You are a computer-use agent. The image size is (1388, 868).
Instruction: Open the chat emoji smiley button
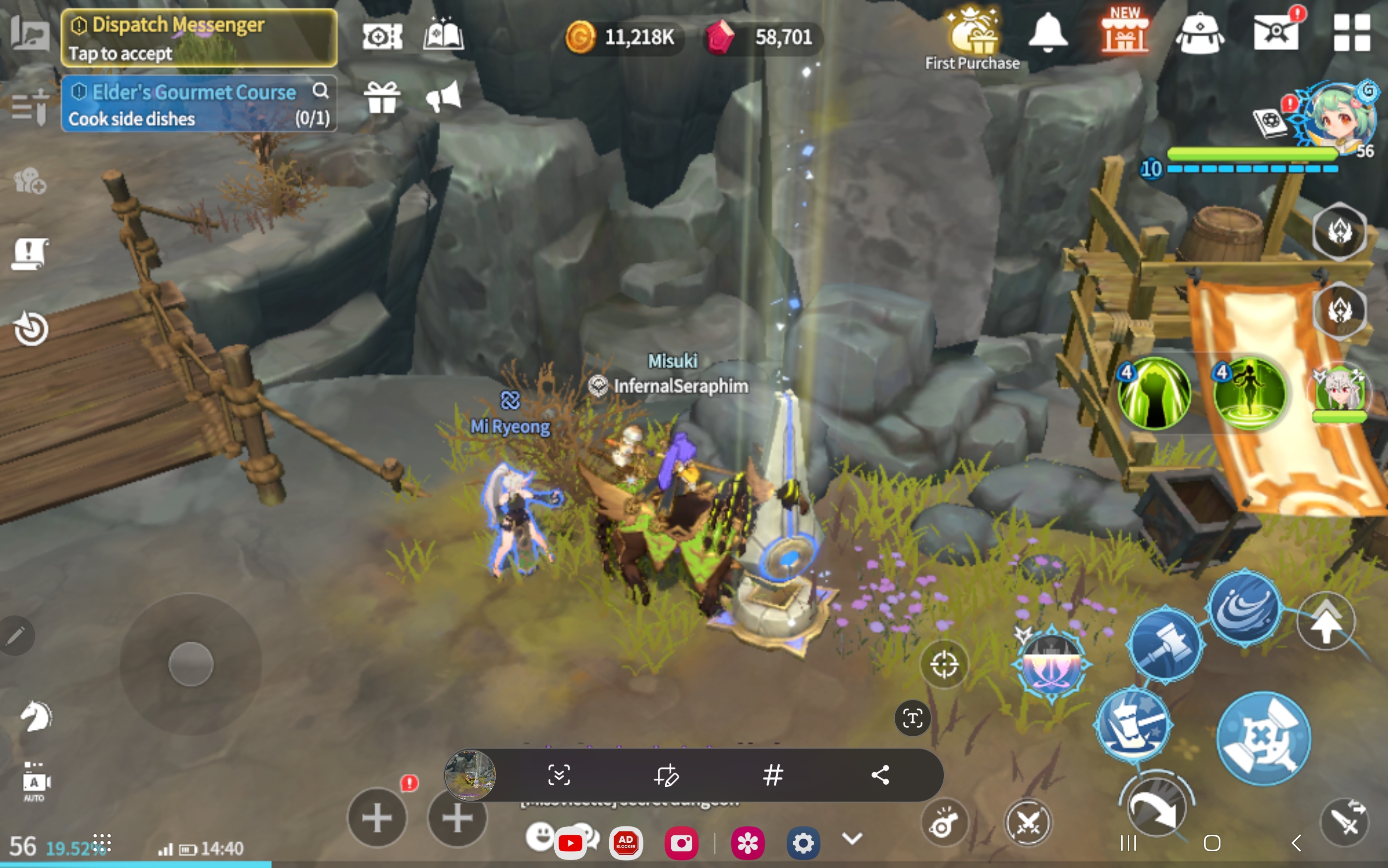tap(540, 836)
